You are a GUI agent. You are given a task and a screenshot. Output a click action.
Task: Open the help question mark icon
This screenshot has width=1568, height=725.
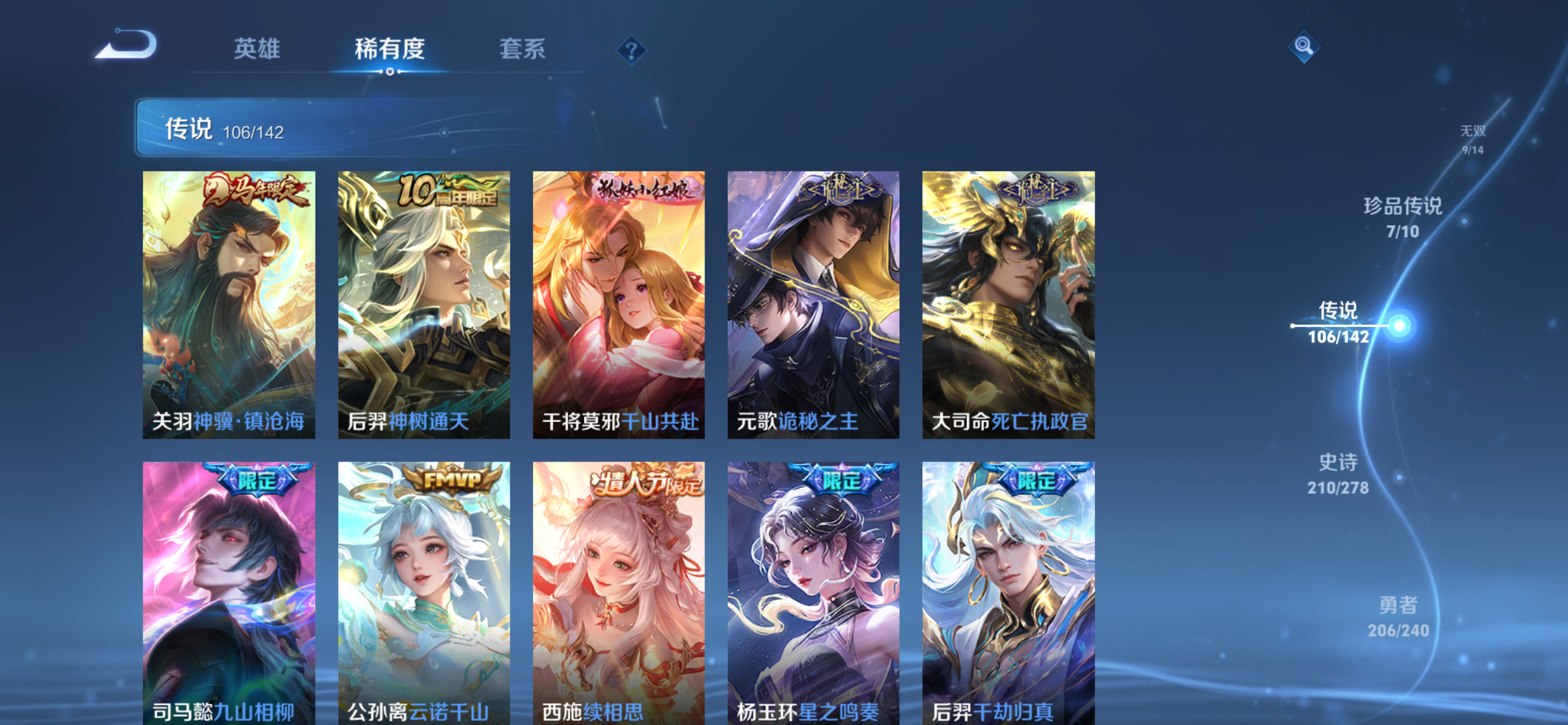click(x=630, y=50)
